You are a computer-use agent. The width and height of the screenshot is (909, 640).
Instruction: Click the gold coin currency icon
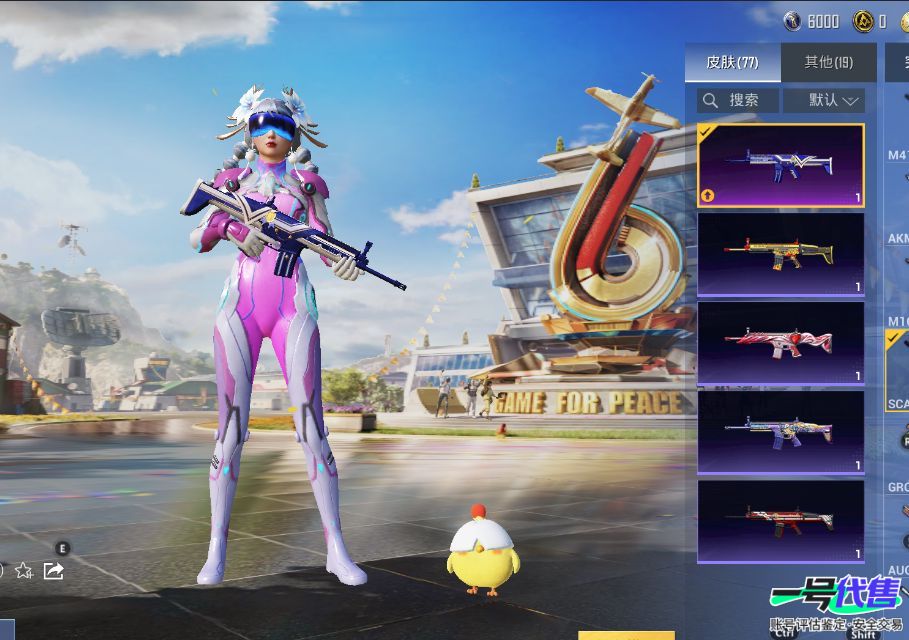863,21
